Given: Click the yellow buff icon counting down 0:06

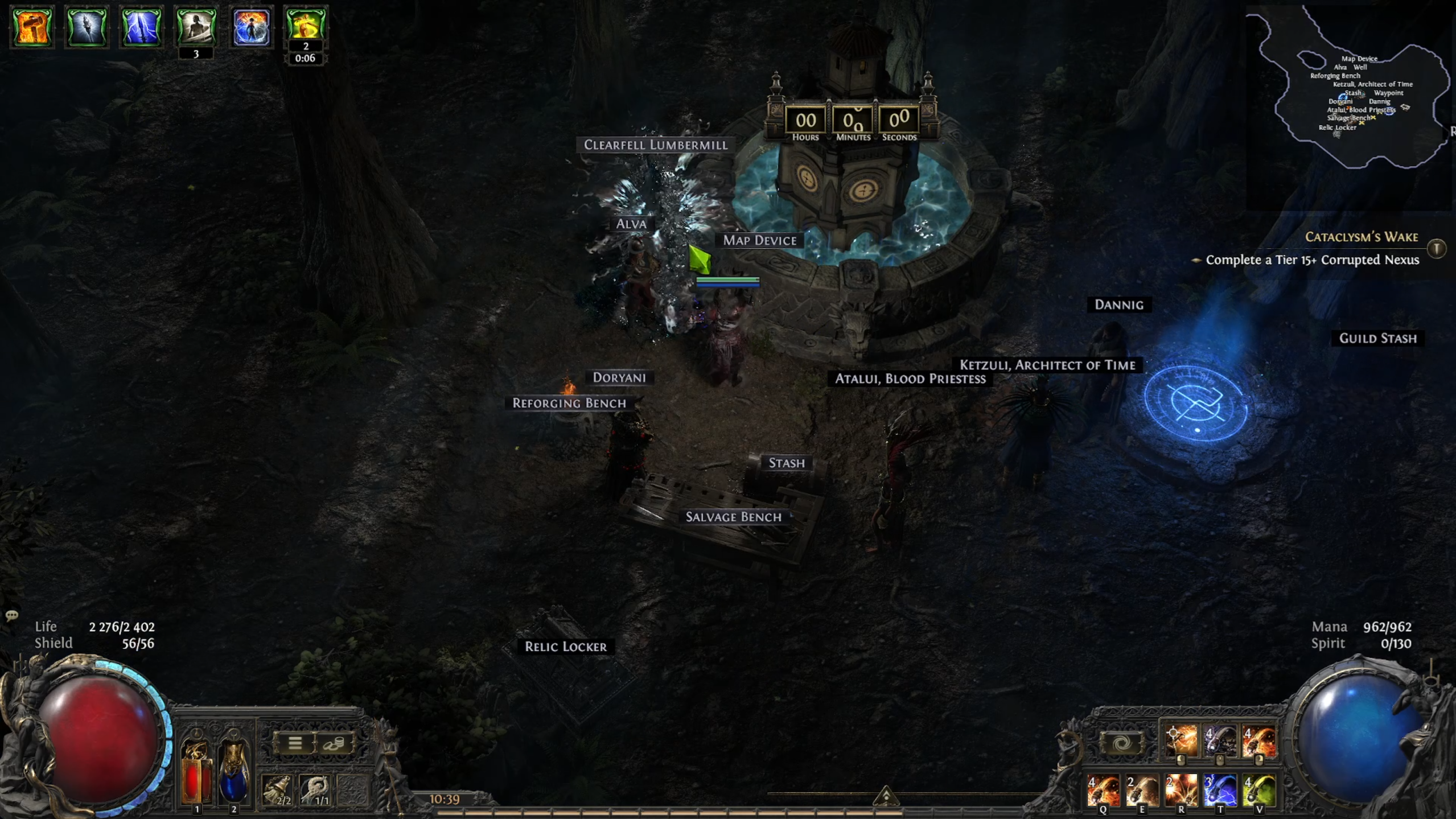Looking at the screenshot, I should 306,24.
